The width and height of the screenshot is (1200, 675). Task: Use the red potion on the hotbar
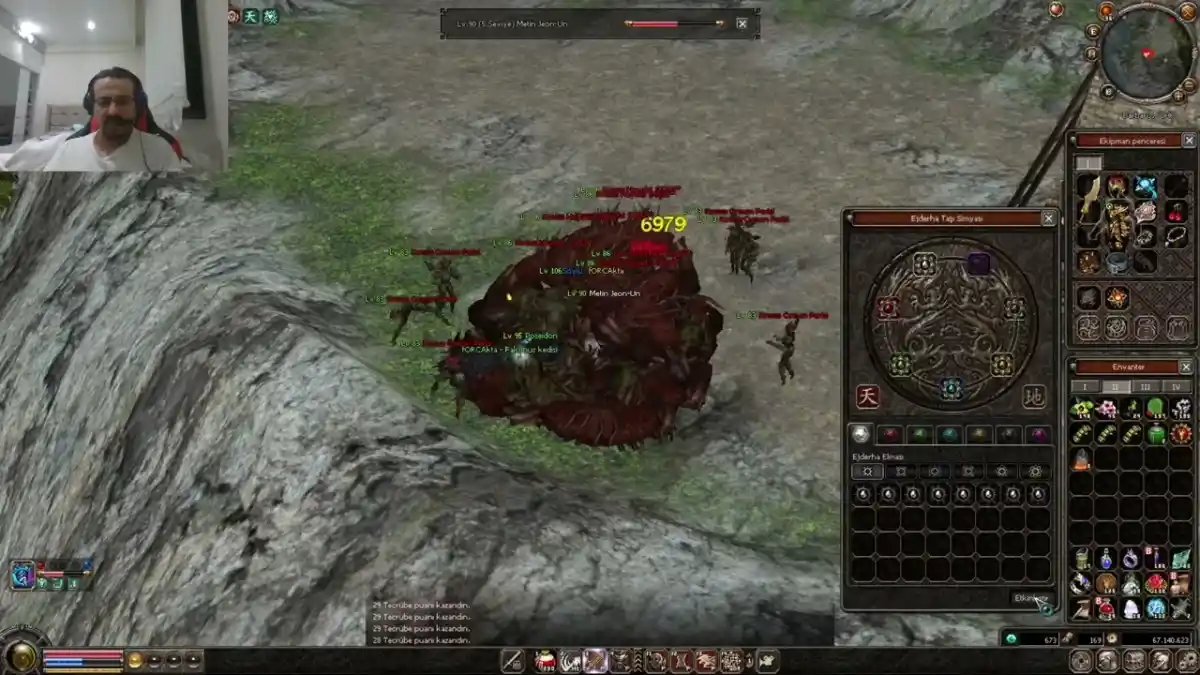click(x=545, y=660)
